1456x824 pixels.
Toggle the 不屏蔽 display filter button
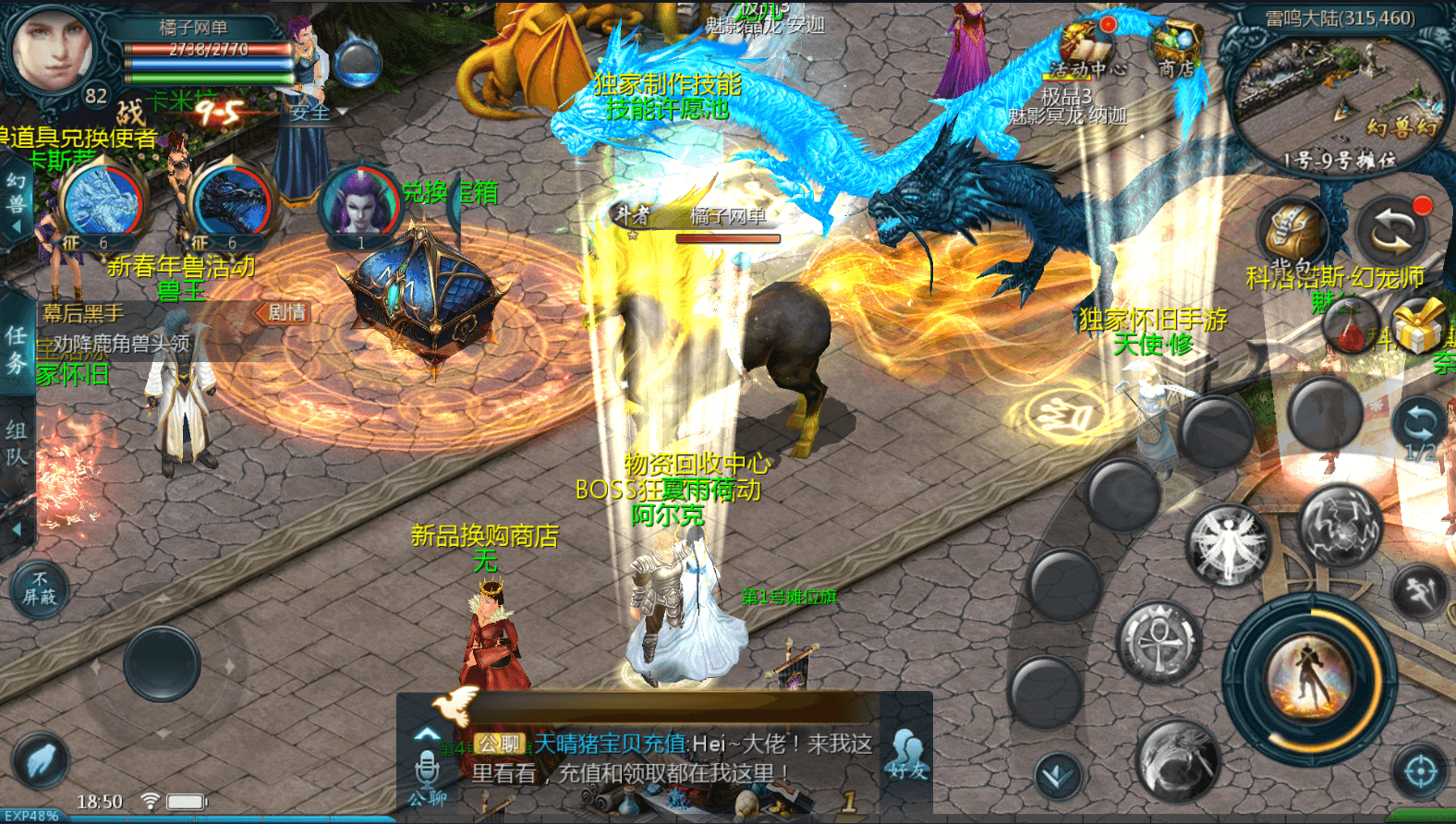(x=40, y=588)
